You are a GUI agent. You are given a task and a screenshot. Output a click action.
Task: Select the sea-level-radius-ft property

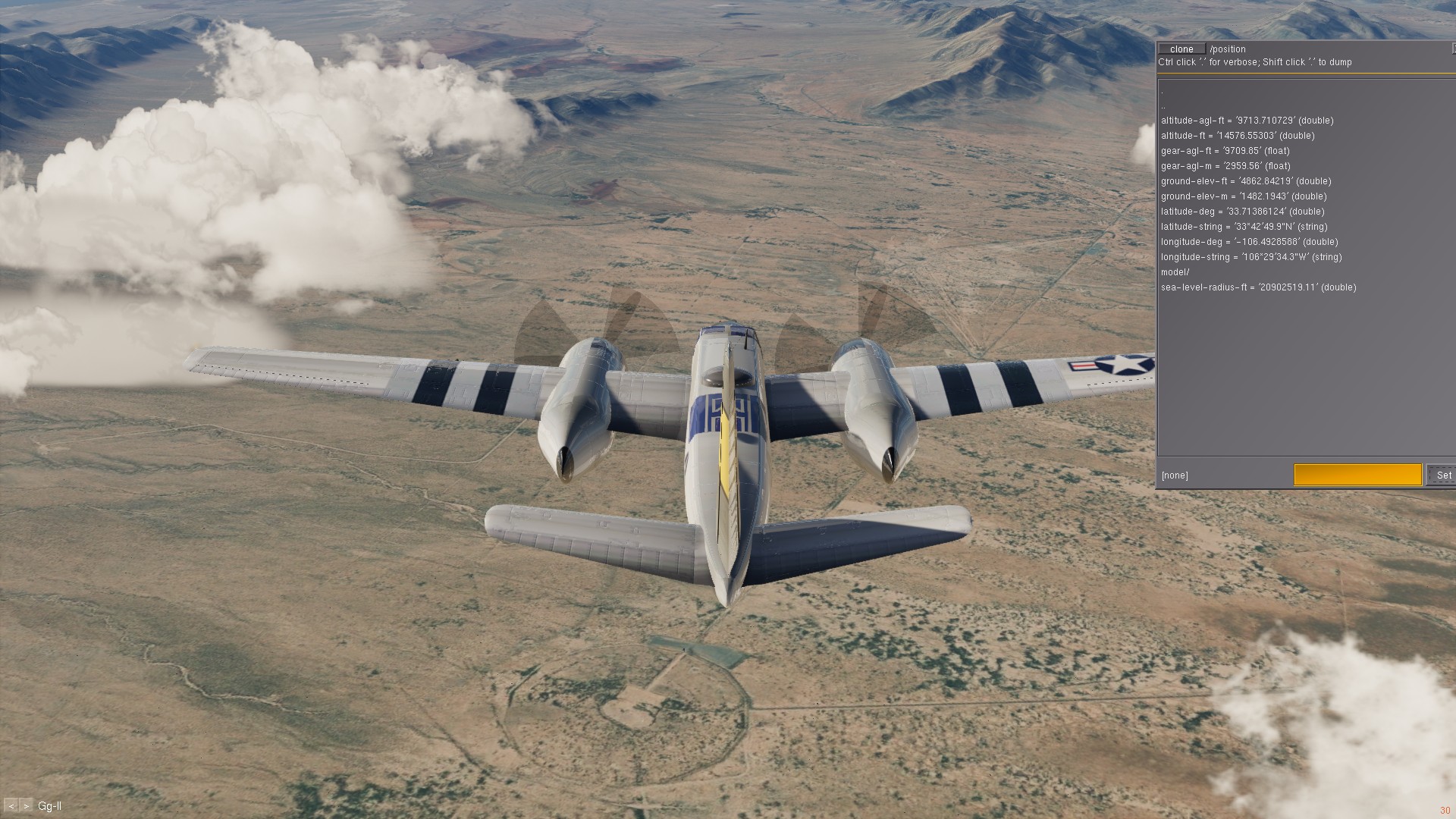click(1258, 287)
